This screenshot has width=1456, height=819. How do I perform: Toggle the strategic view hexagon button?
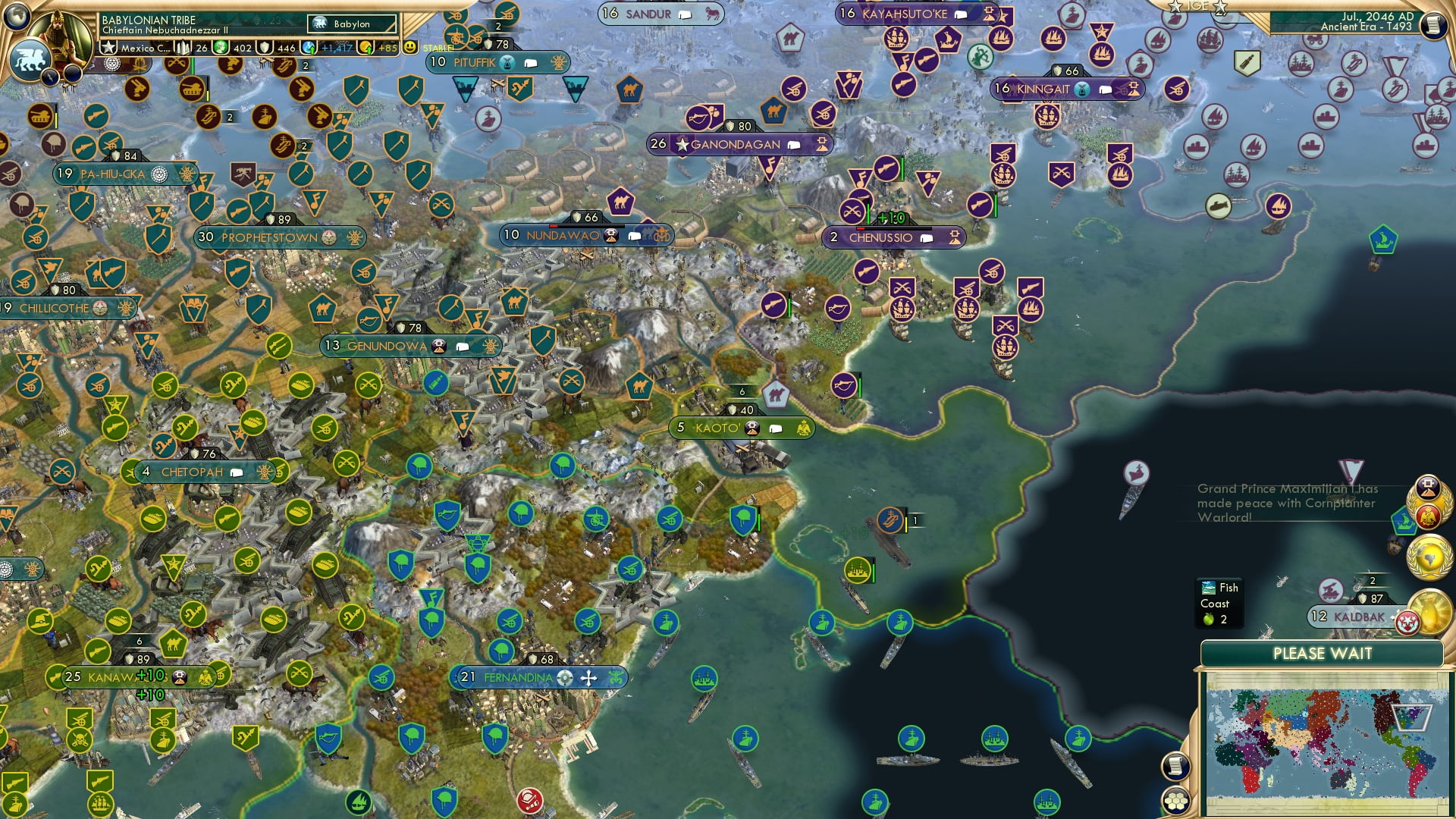pos(1175,800)
